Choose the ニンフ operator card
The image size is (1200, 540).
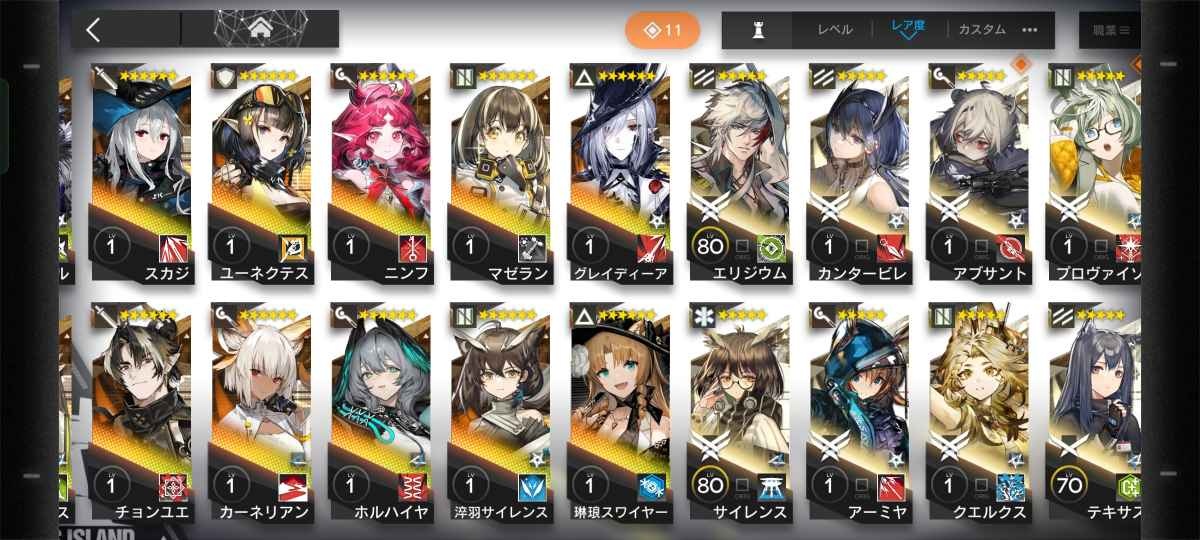tap(377, 170)
